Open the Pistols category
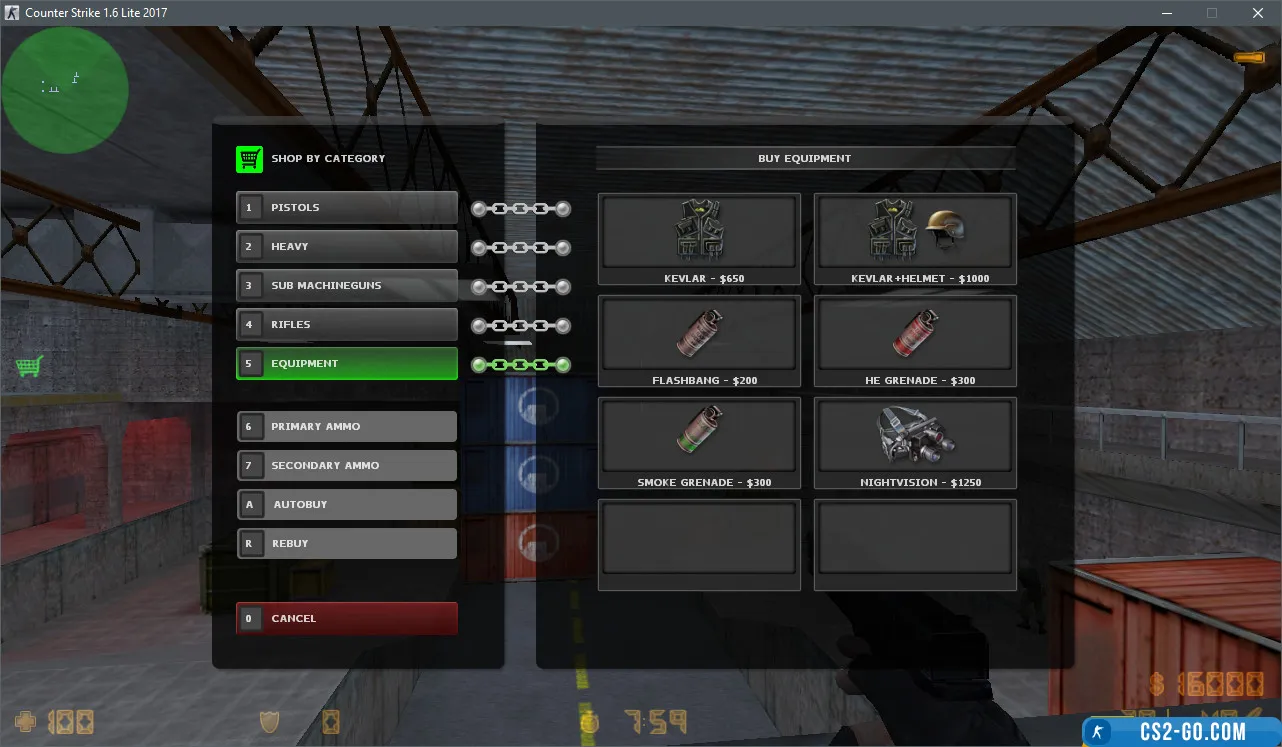Screen dimensions: 1282x747 [x=347, y=208]
